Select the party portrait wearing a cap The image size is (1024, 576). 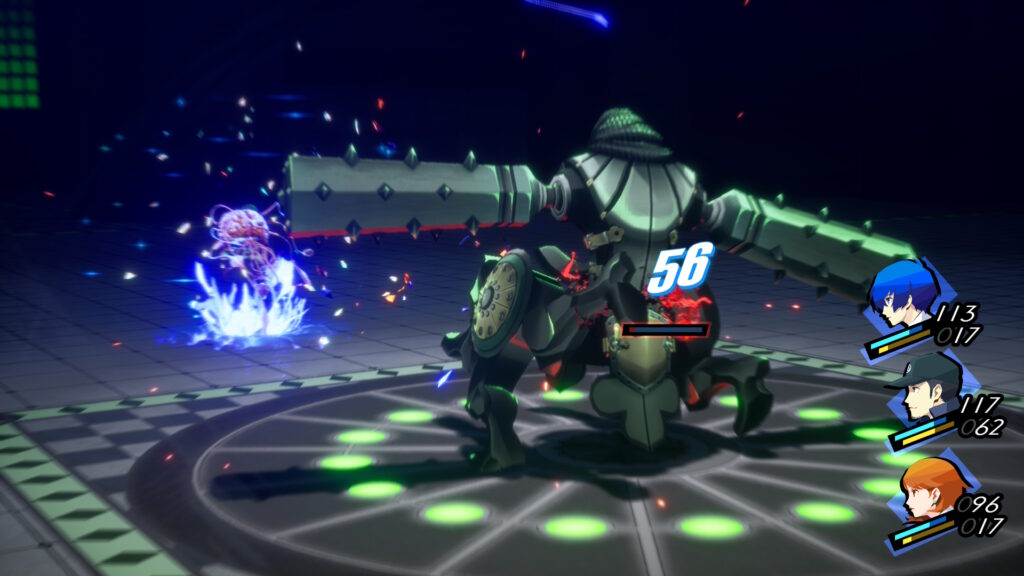pyautogui.click(x=926, y=393)
